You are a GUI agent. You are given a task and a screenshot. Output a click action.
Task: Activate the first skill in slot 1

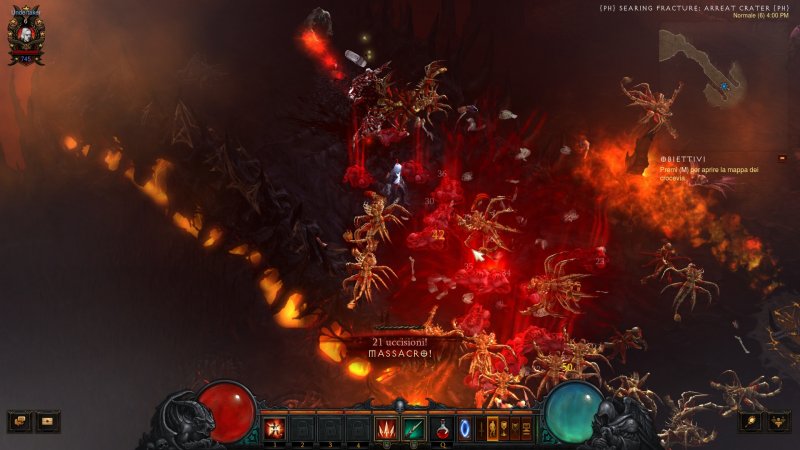pyautogui.click(x=275, y=429)
